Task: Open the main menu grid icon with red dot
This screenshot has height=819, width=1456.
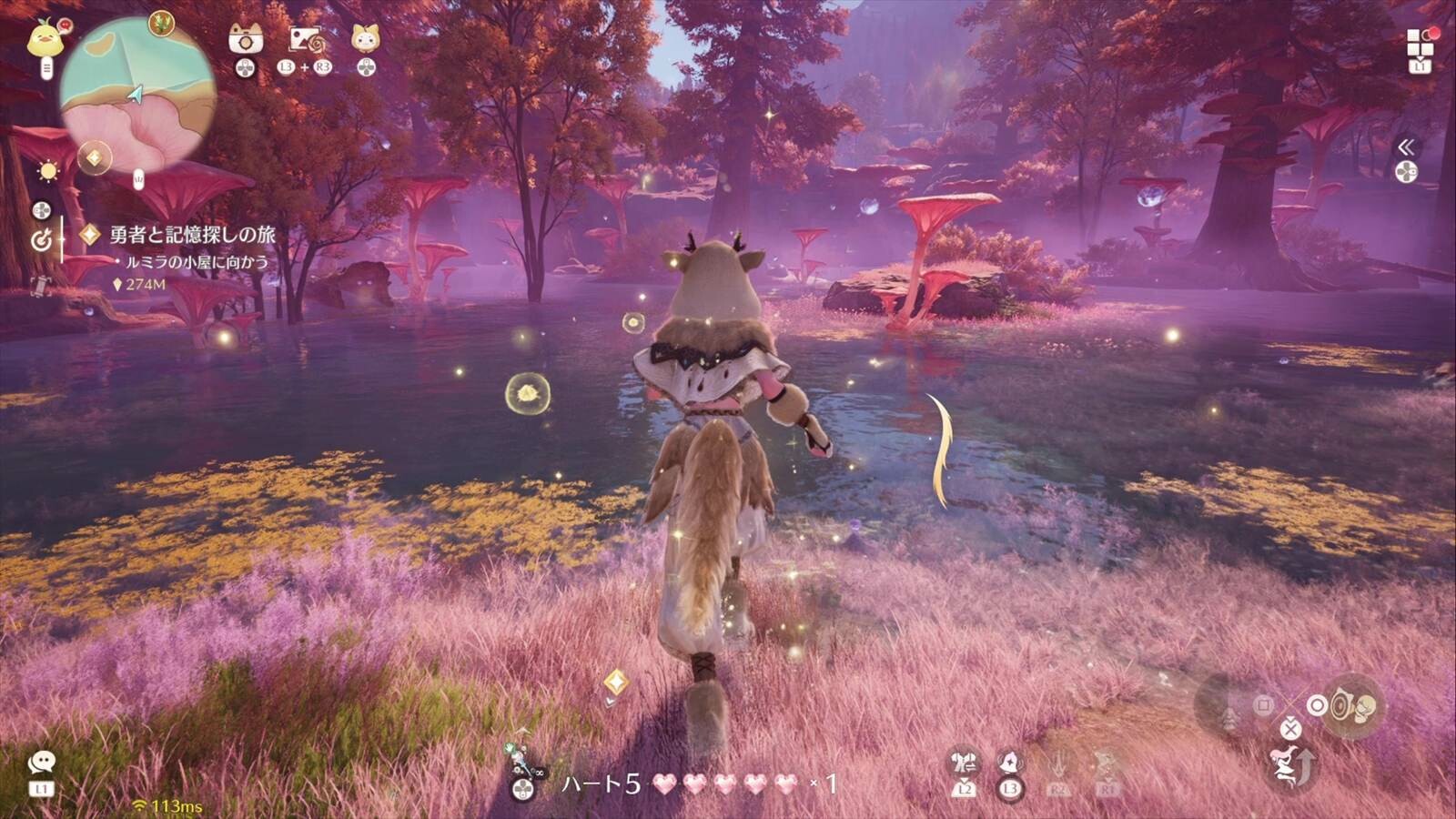Action: pos(1420,42)
